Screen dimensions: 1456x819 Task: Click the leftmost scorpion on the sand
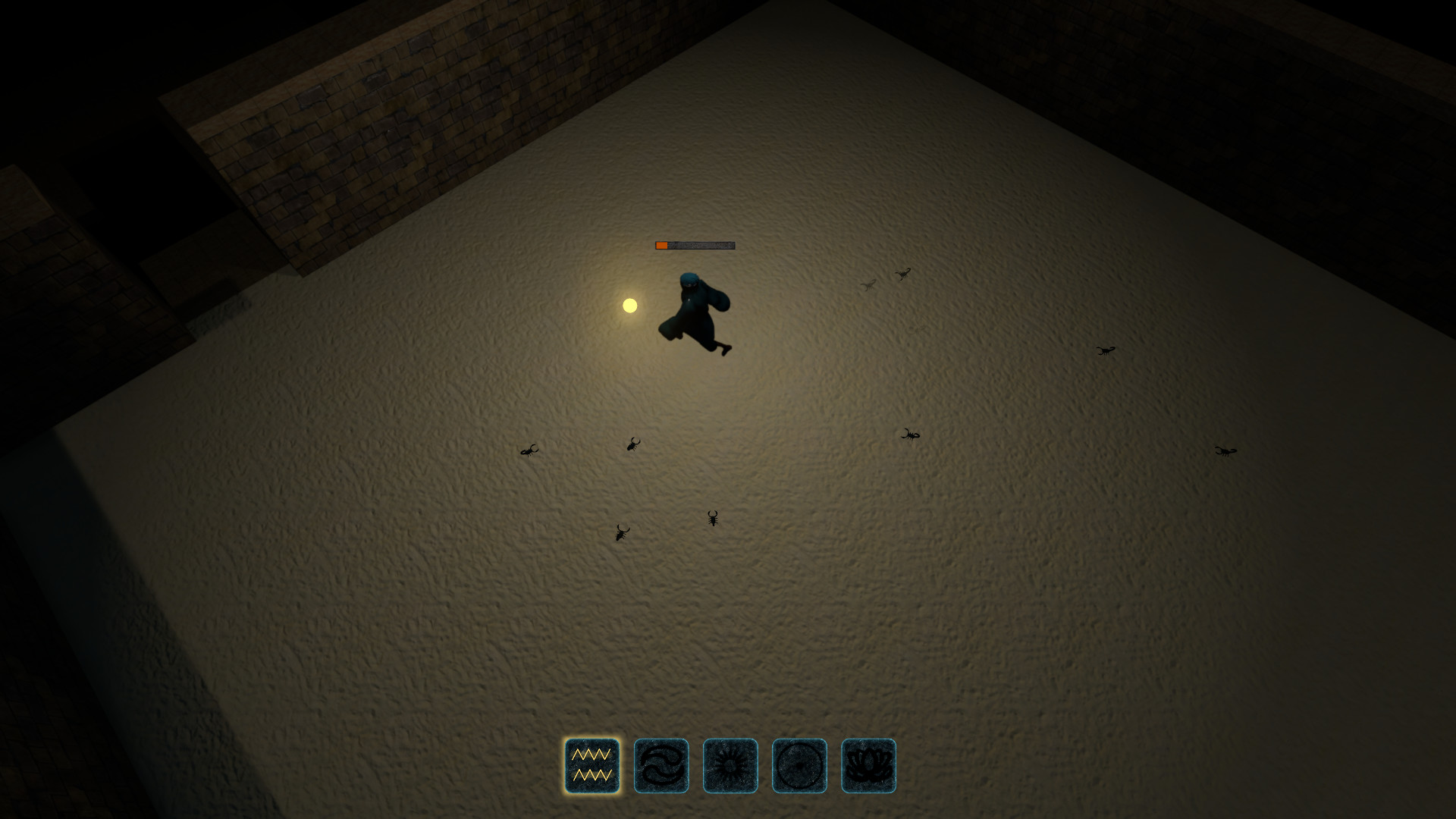click(531, 452)
